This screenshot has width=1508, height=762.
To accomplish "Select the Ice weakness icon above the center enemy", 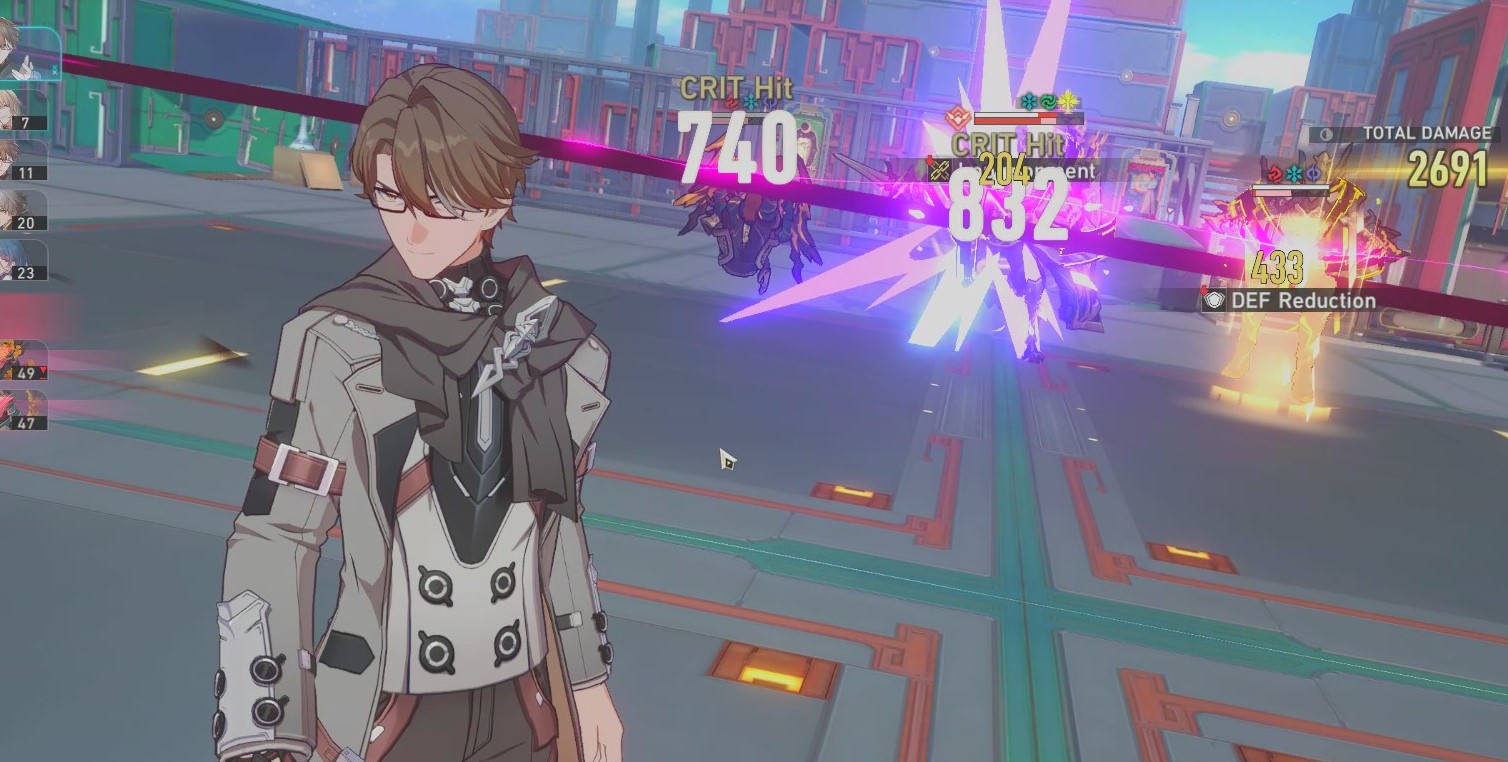I will (1029, 101).
